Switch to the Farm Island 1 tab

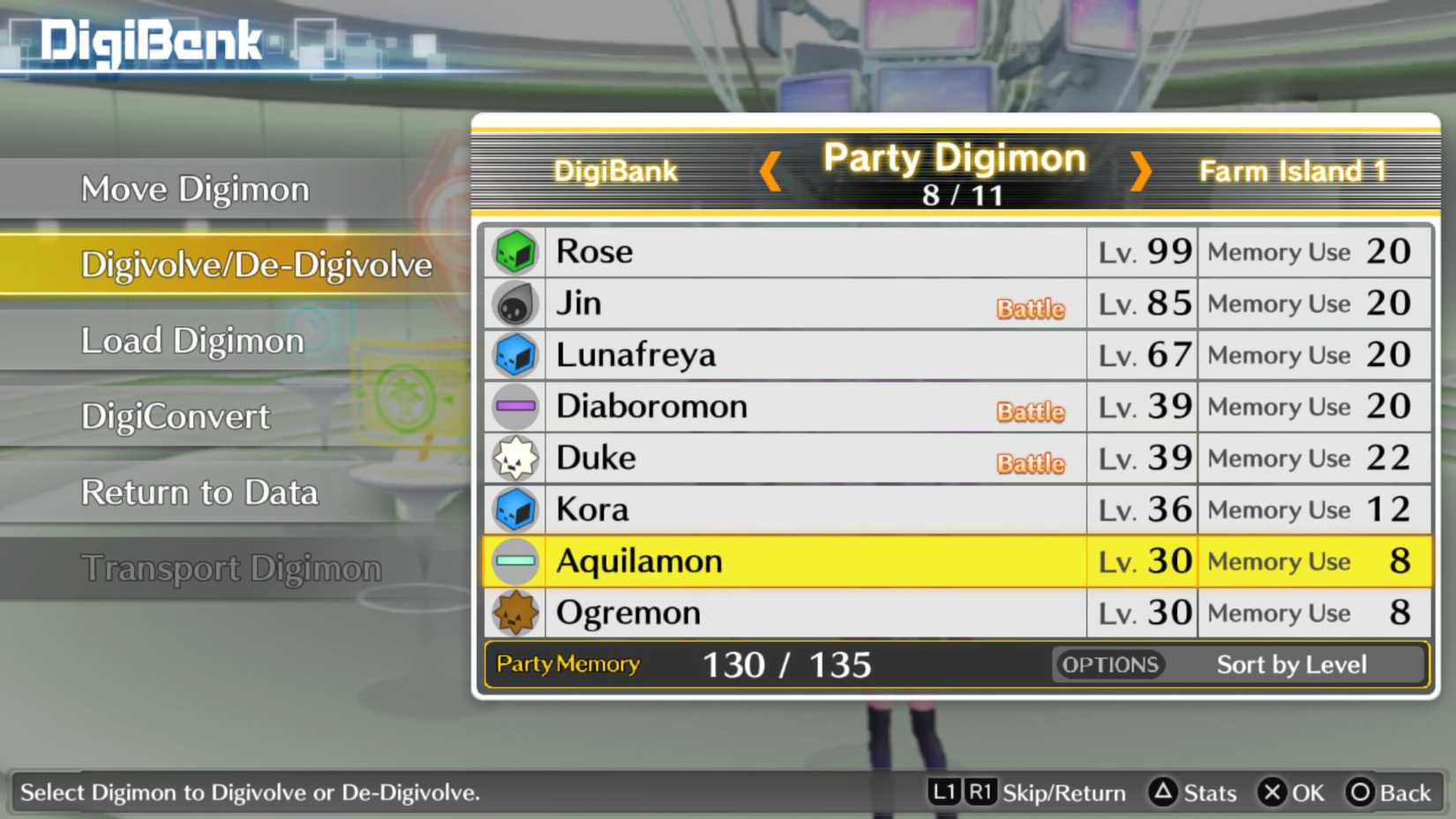[x=1294, y=170]
